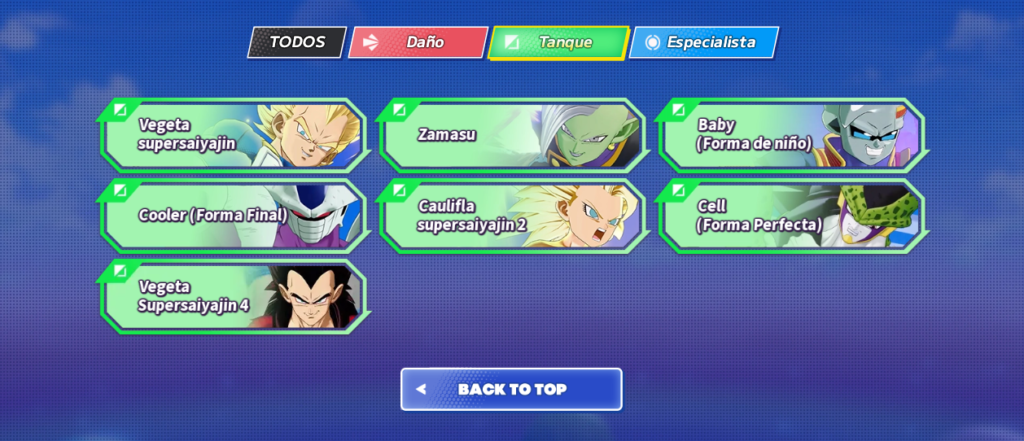
Task: Pick the Baby (Forma de niño) card
Action: 791,134
